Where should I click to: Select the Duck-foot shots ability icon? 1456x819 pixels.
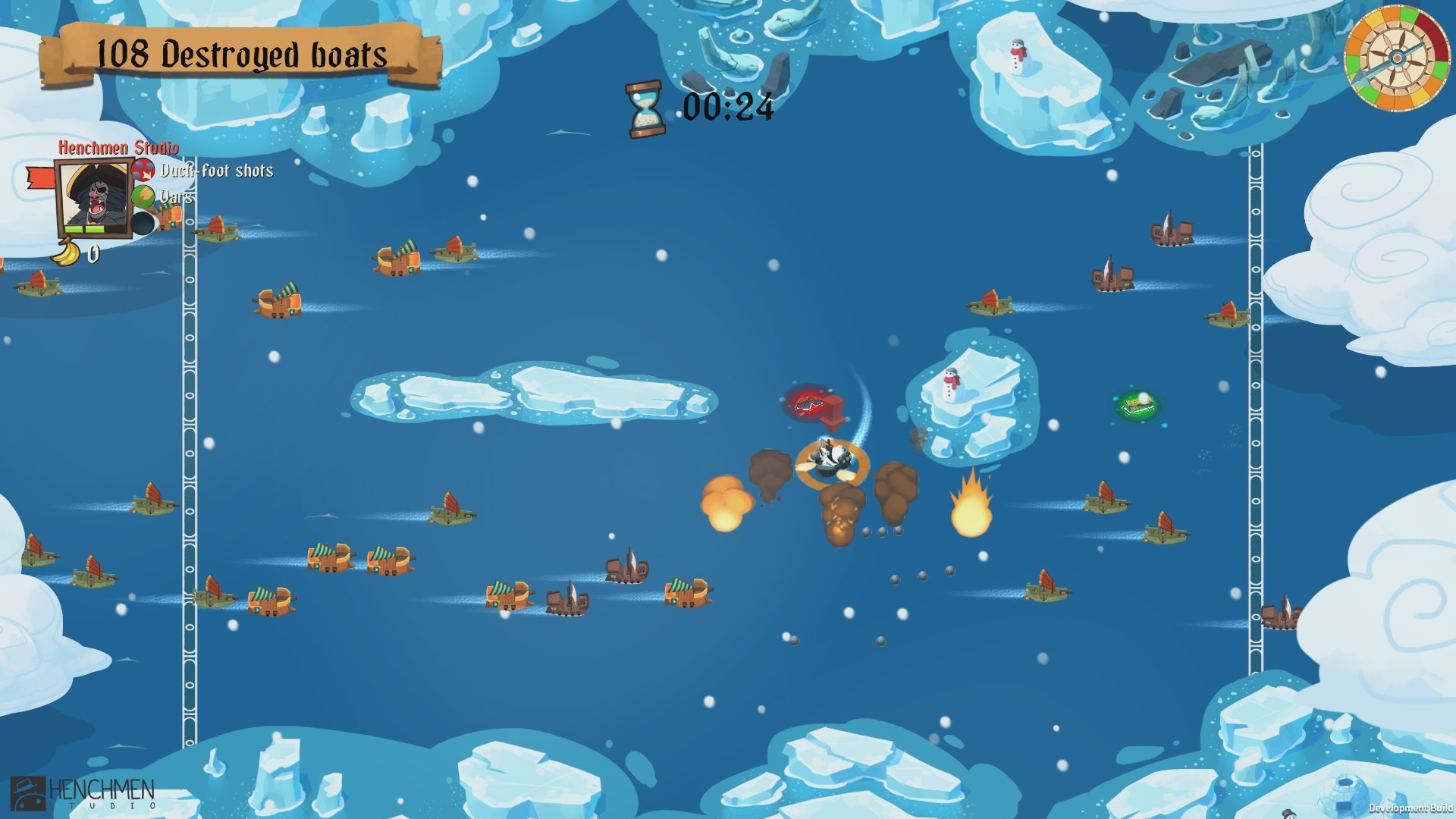(144, 171)
